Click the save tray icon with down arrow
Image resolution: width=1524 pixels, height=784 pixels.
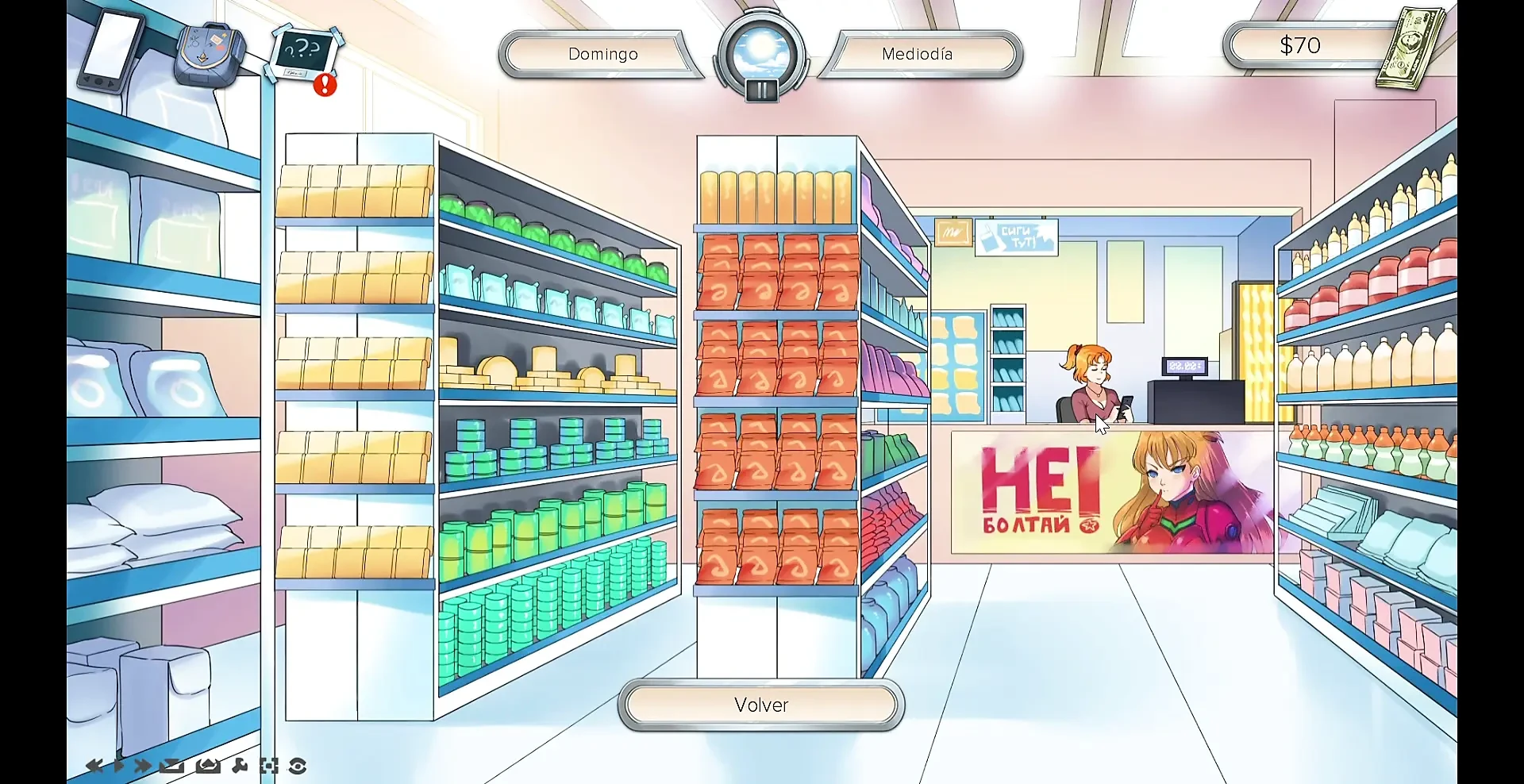click(x=171, y=766)
